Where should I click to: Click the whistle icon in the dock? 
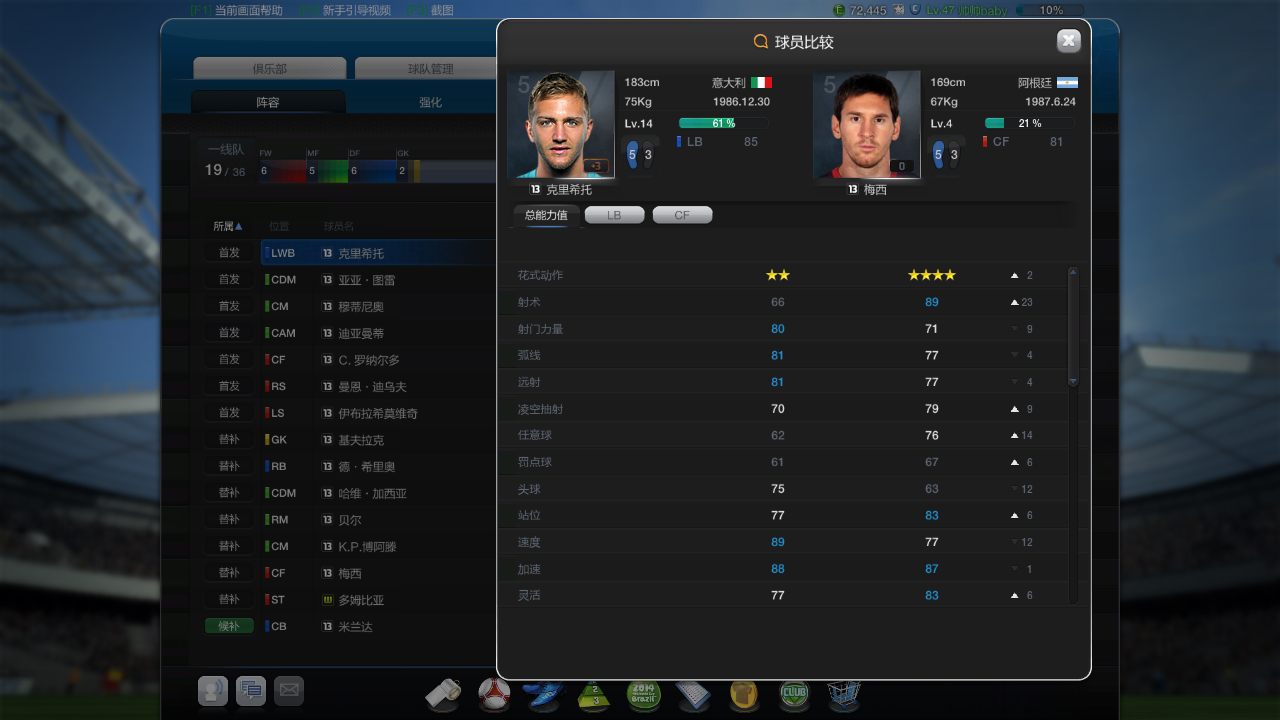click(443, 693)
